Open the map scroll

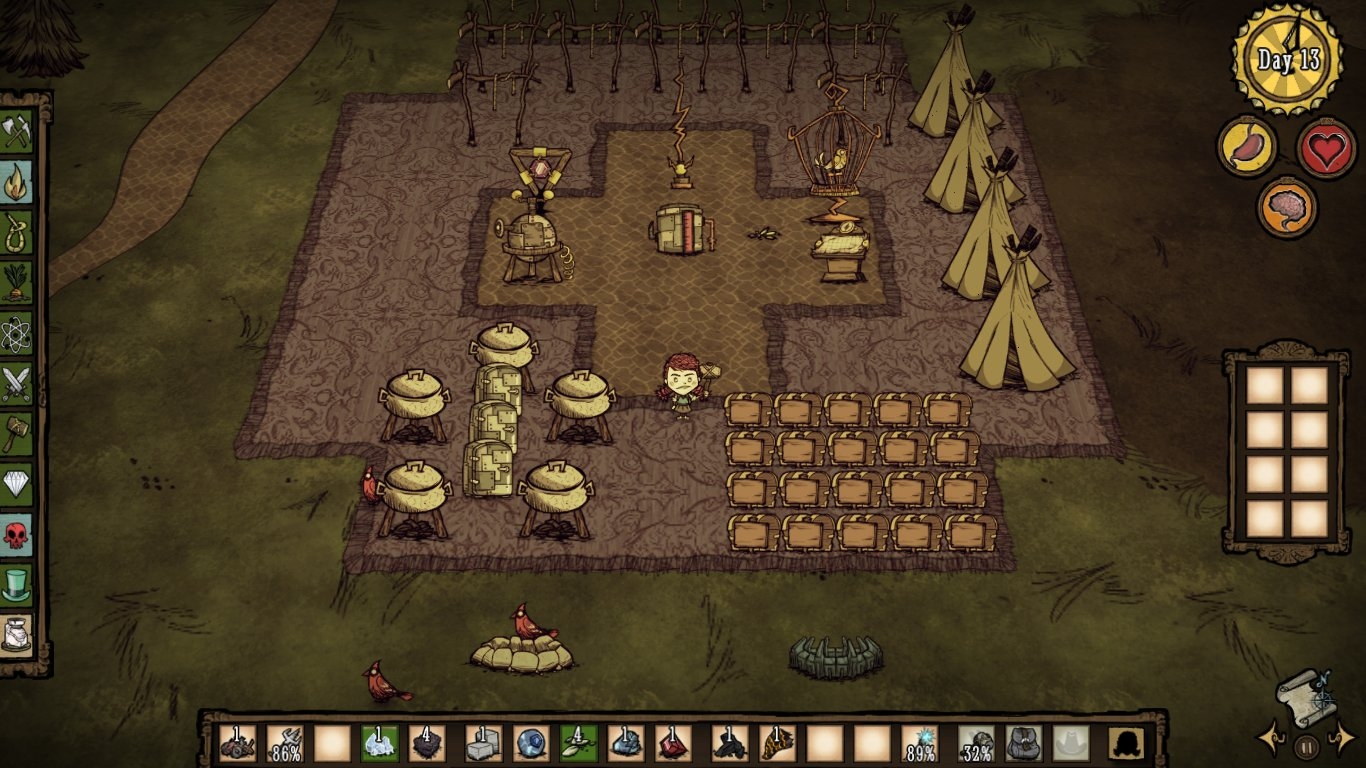click(x=1304, y=696)
